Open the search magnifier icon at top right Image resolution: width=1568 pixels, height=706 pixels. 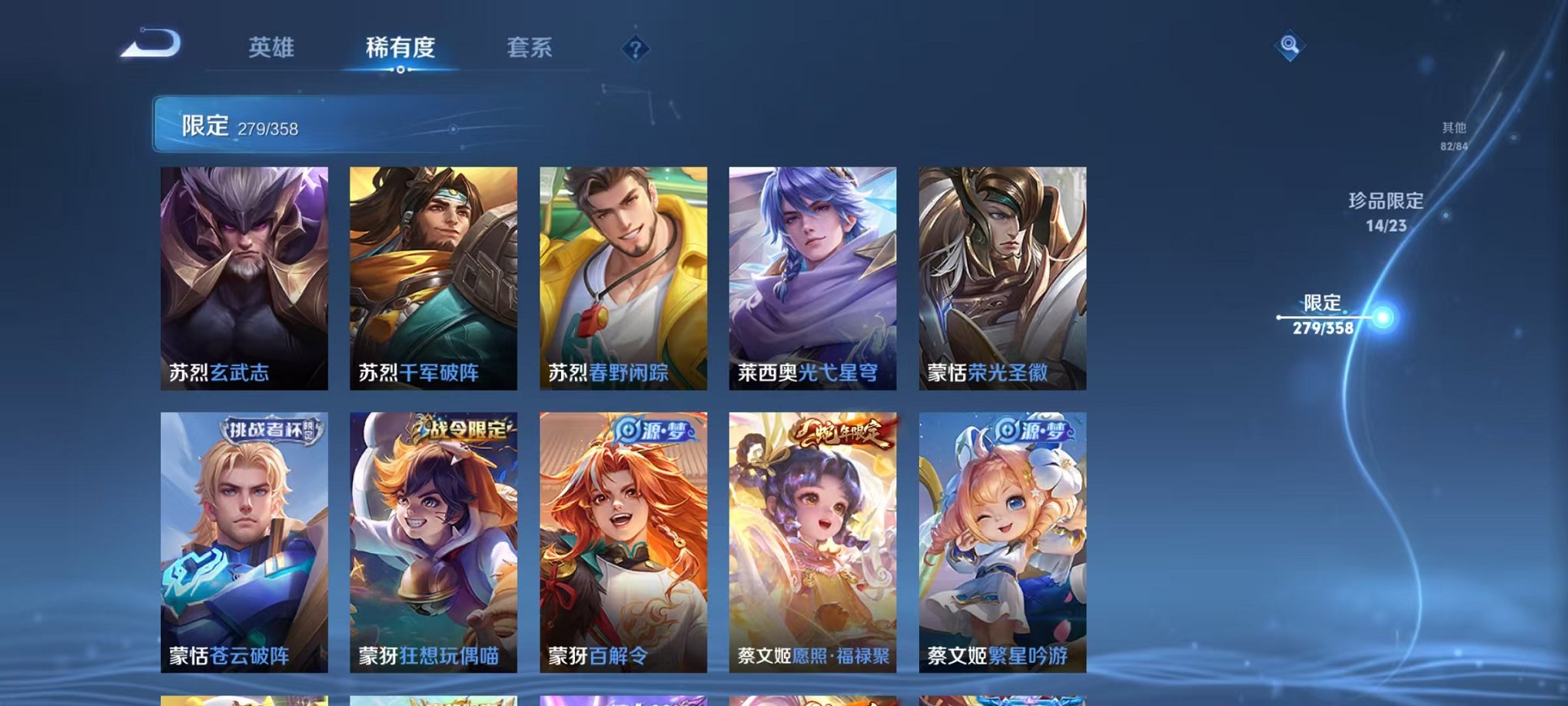[x=1291, y=46]
